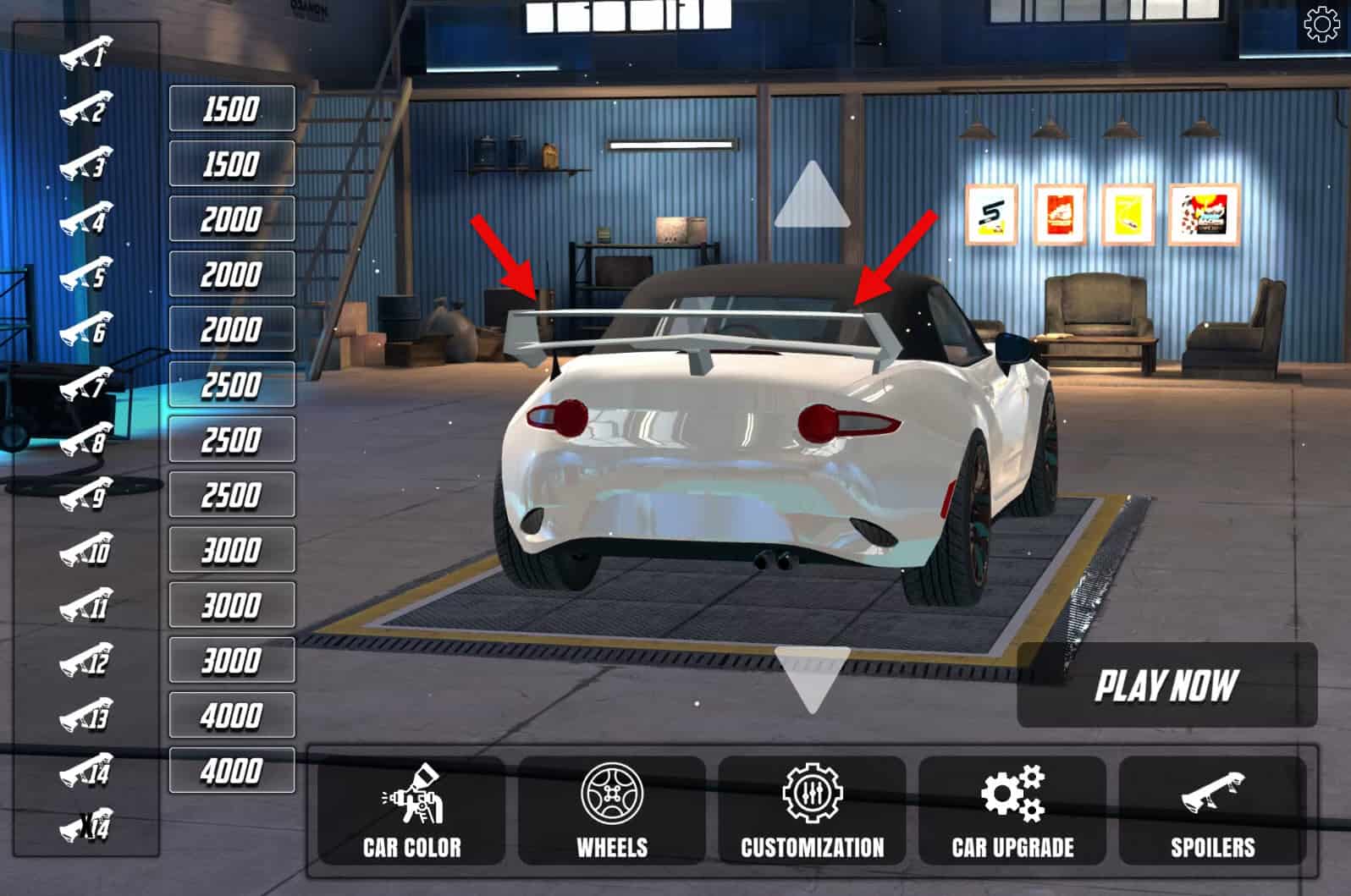Click the down arrow below the car

pos(812,677)
